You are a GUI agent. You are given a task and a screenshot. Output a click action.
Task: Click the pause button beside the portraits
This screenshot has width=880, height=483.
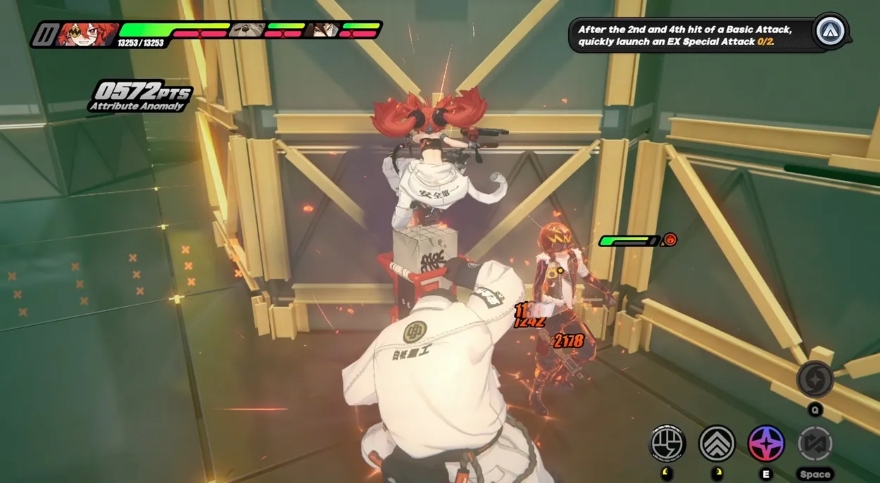[43, 34]
